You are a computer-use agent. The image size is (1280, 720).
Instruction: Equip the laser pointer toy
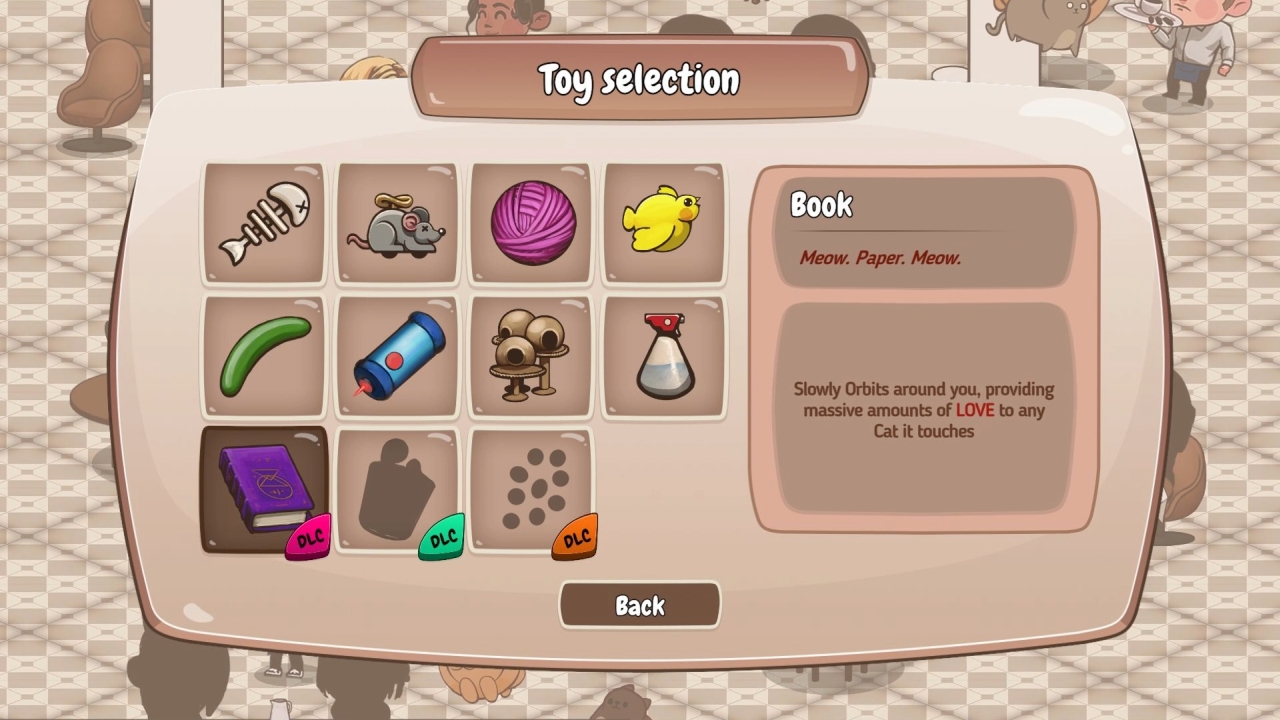[397, 355]
